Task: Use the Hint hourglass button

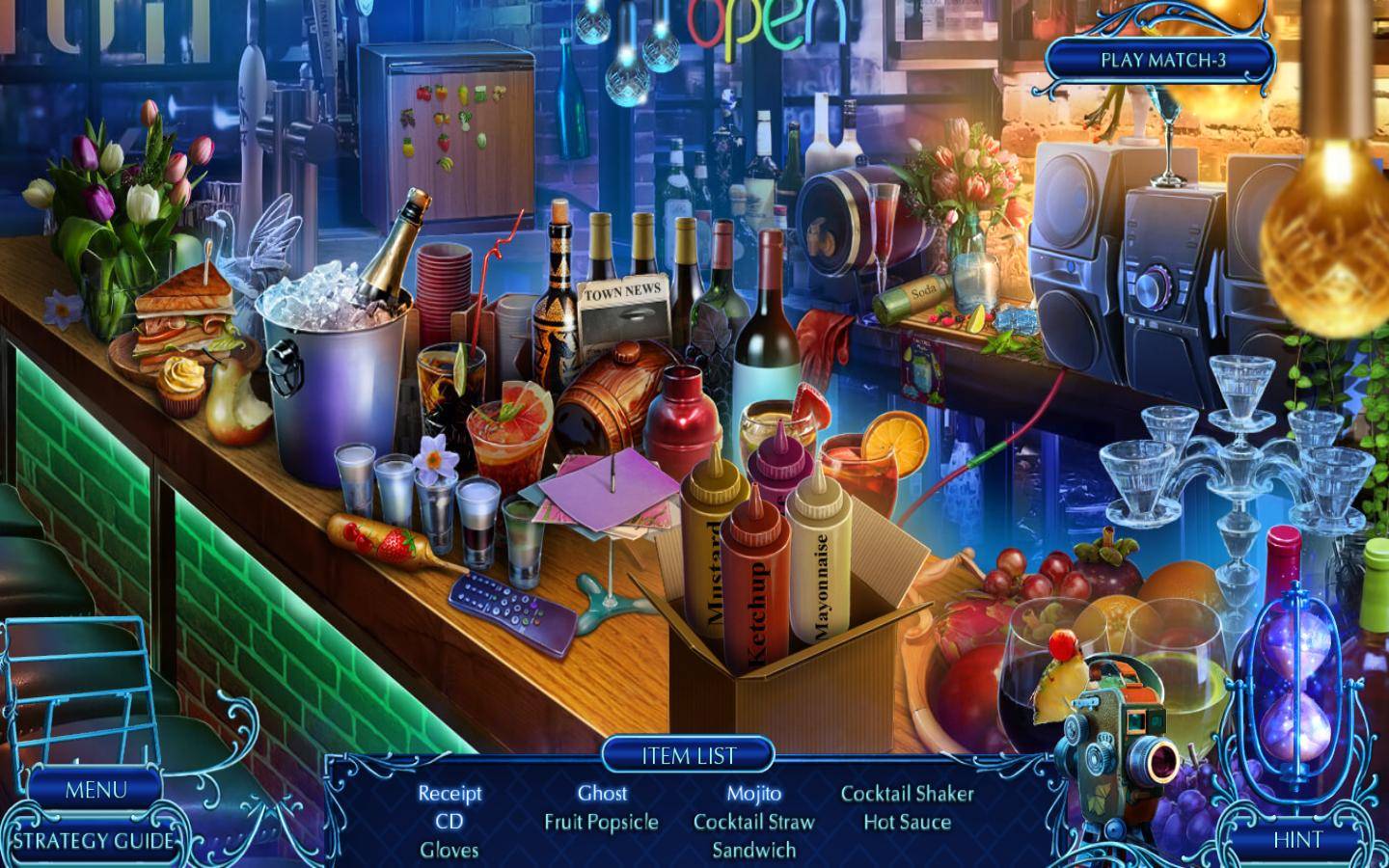Action: pos(1296,839)
